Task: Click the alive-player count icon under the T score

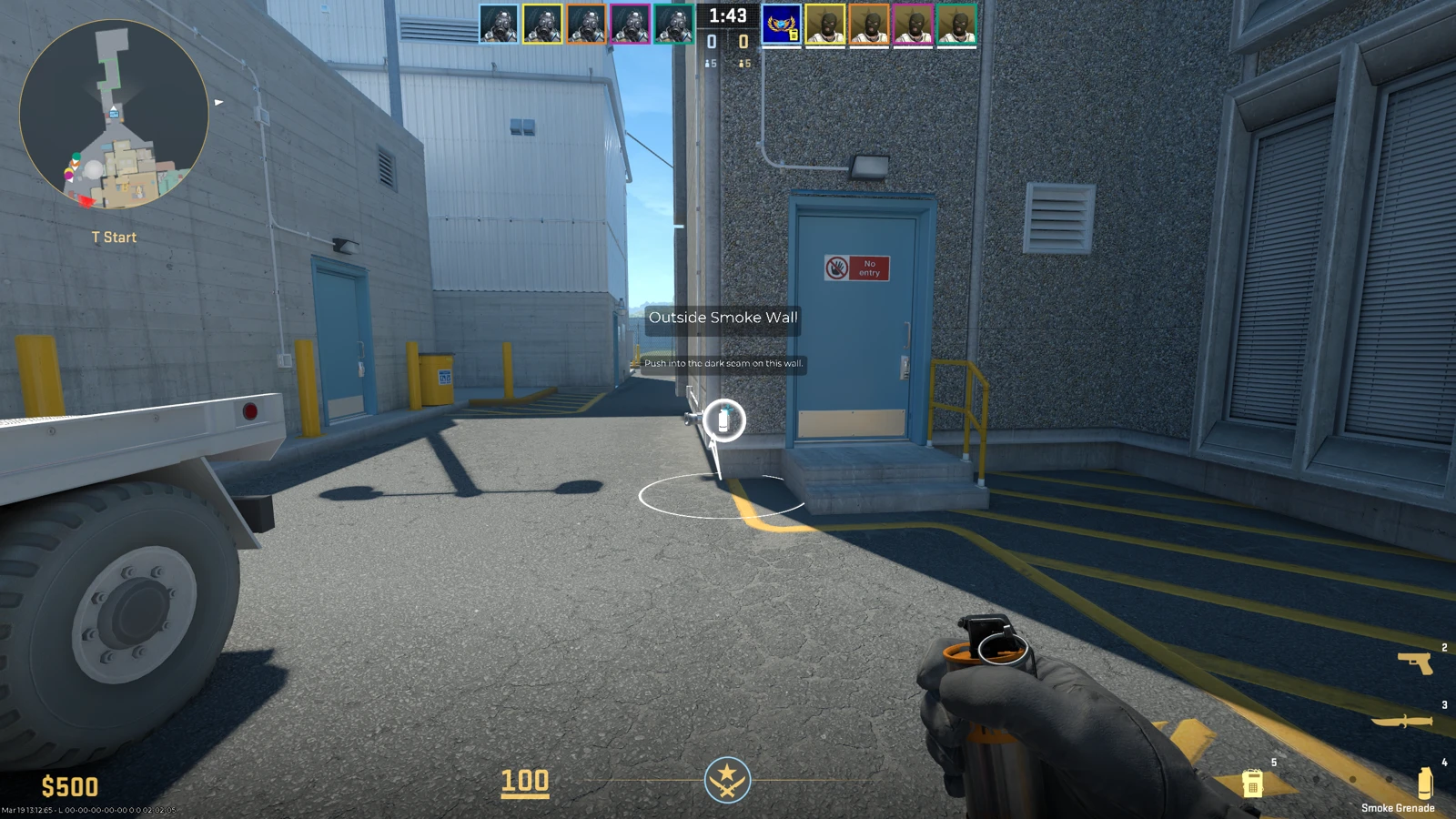Action: 744,64
